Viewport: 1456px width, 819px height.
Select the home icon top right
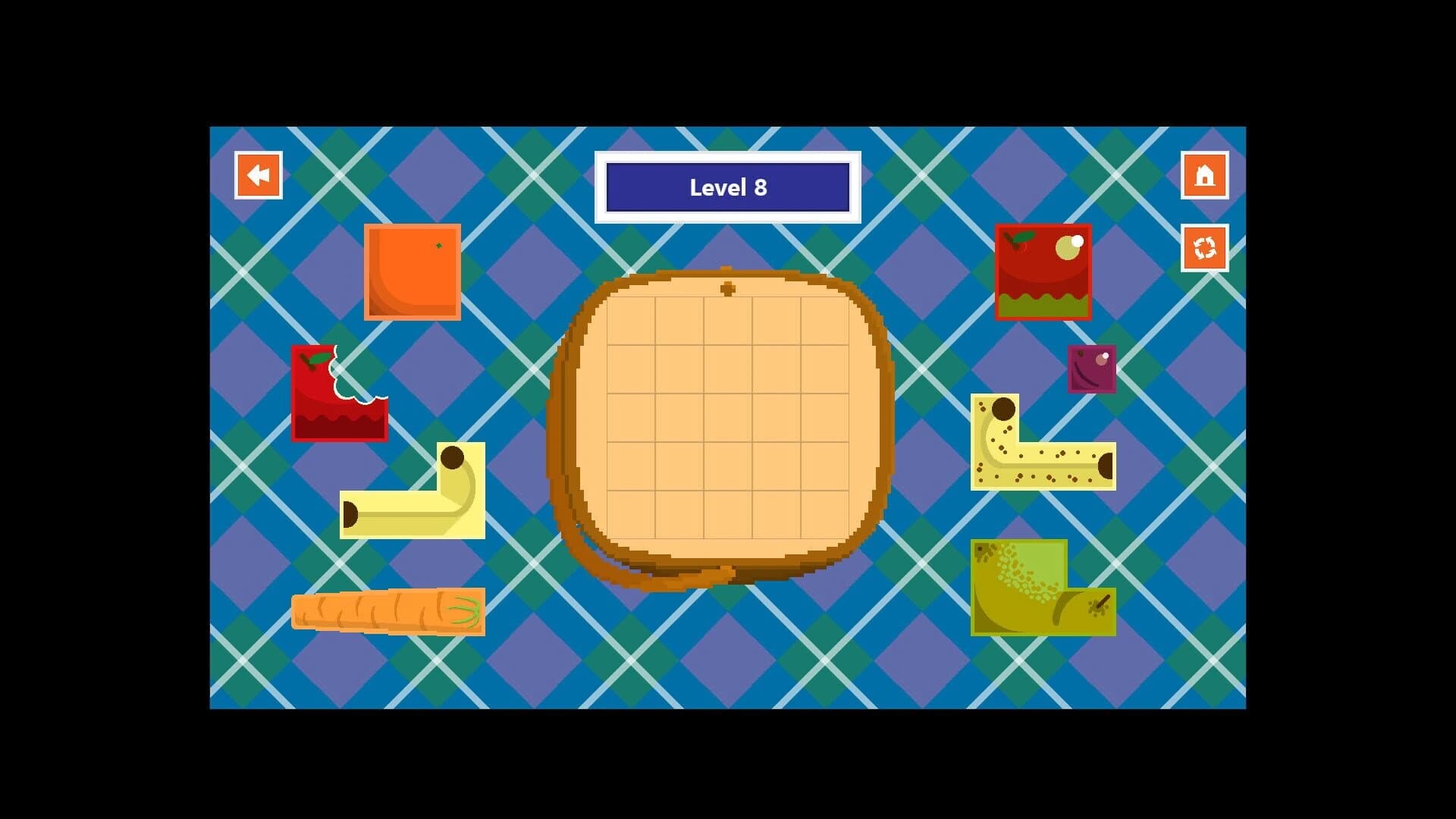point(1203,174)
